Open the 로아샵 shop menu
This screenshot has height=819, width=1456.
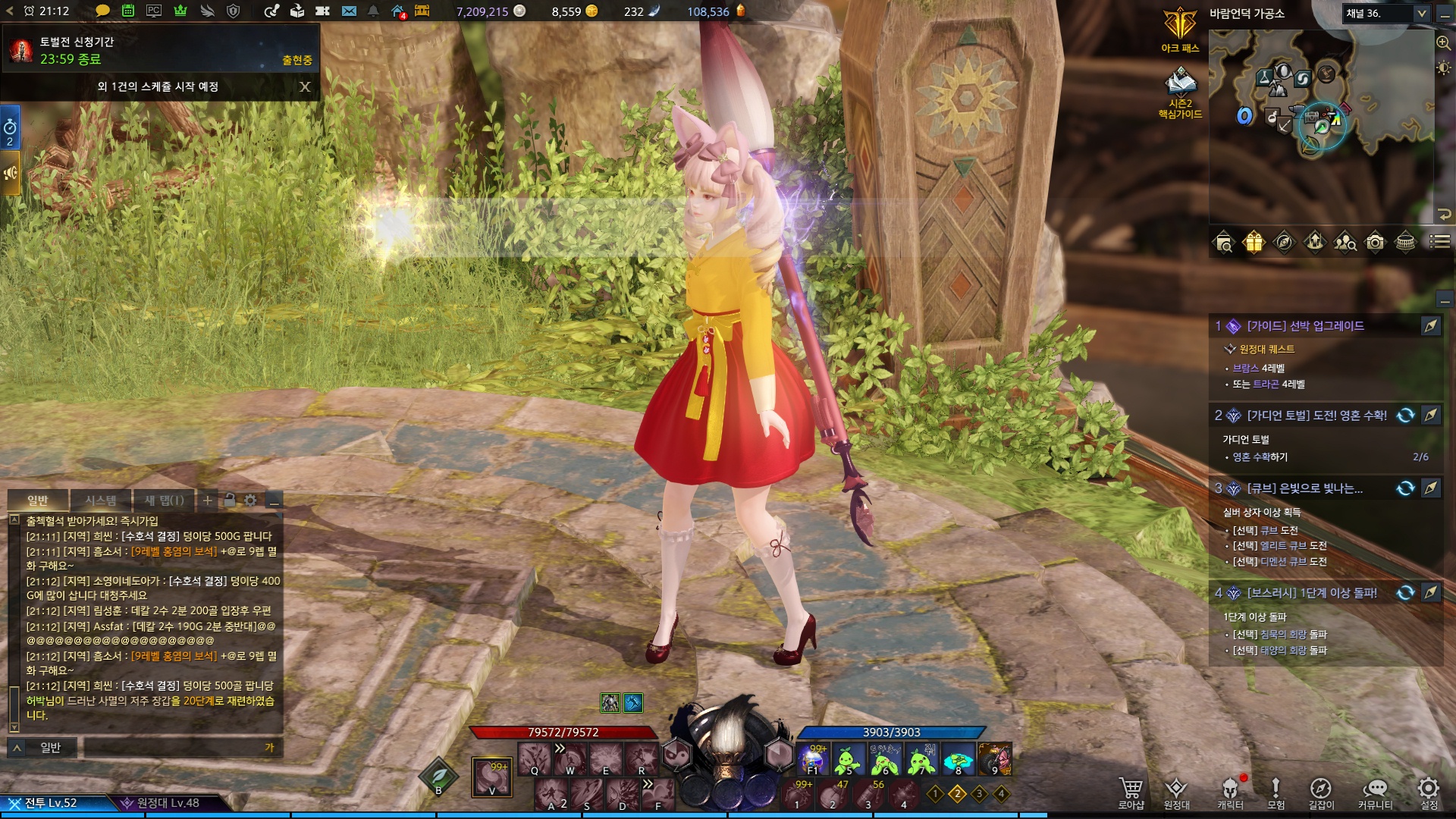1131,792
